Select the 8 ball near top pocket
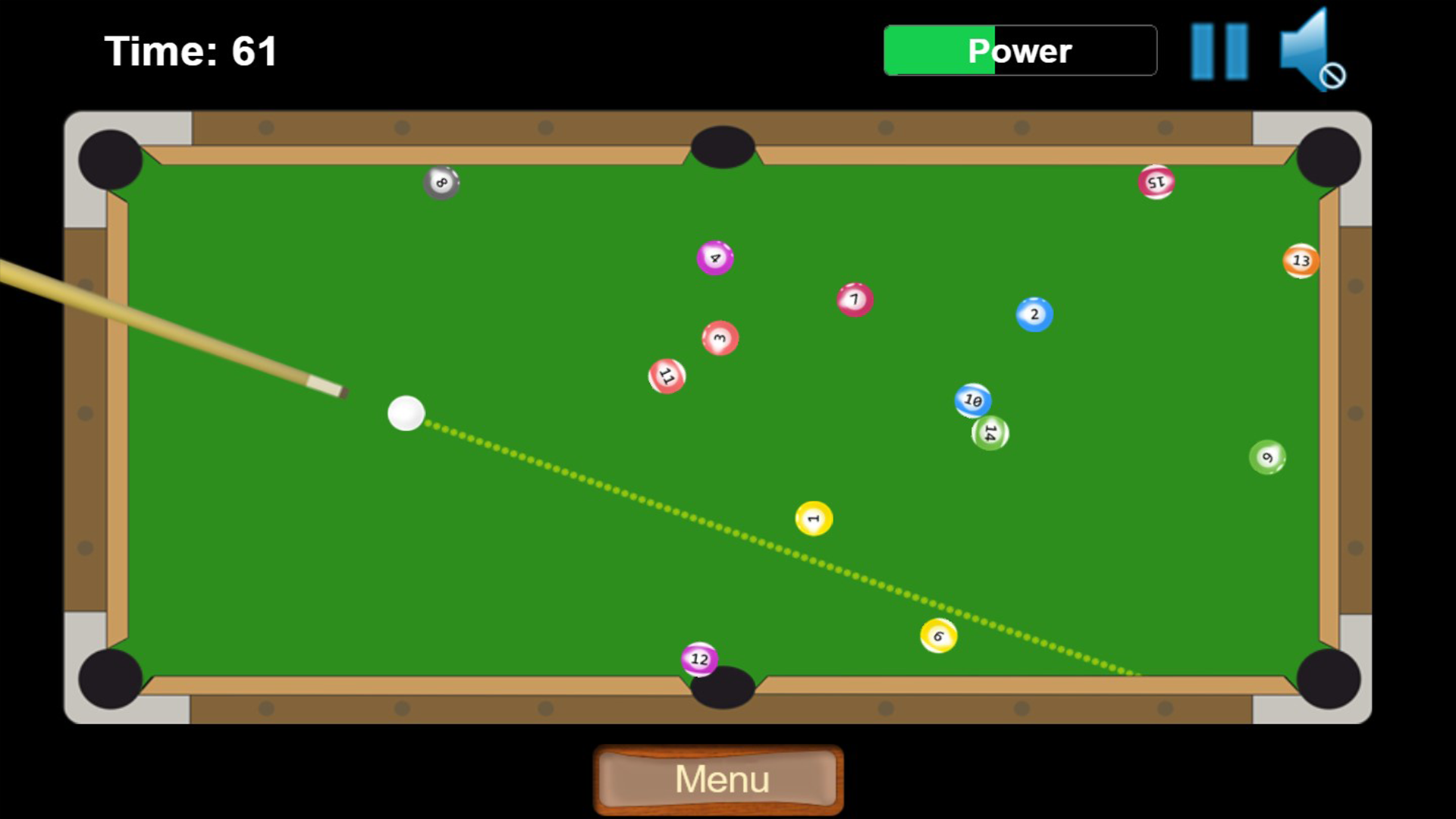Image resolution: width=1456 pixels, height=819 pixels. [440, 182]
